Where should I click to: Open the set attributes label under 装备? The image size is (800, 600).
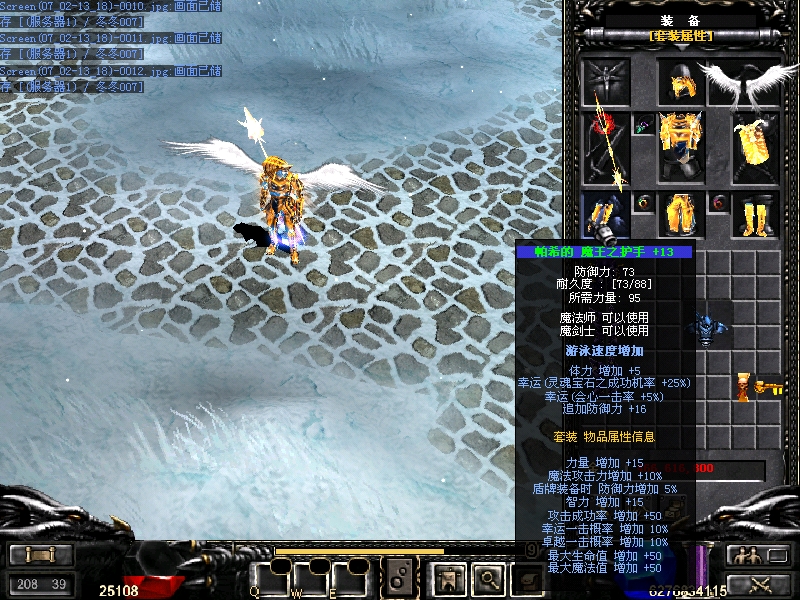681,36
